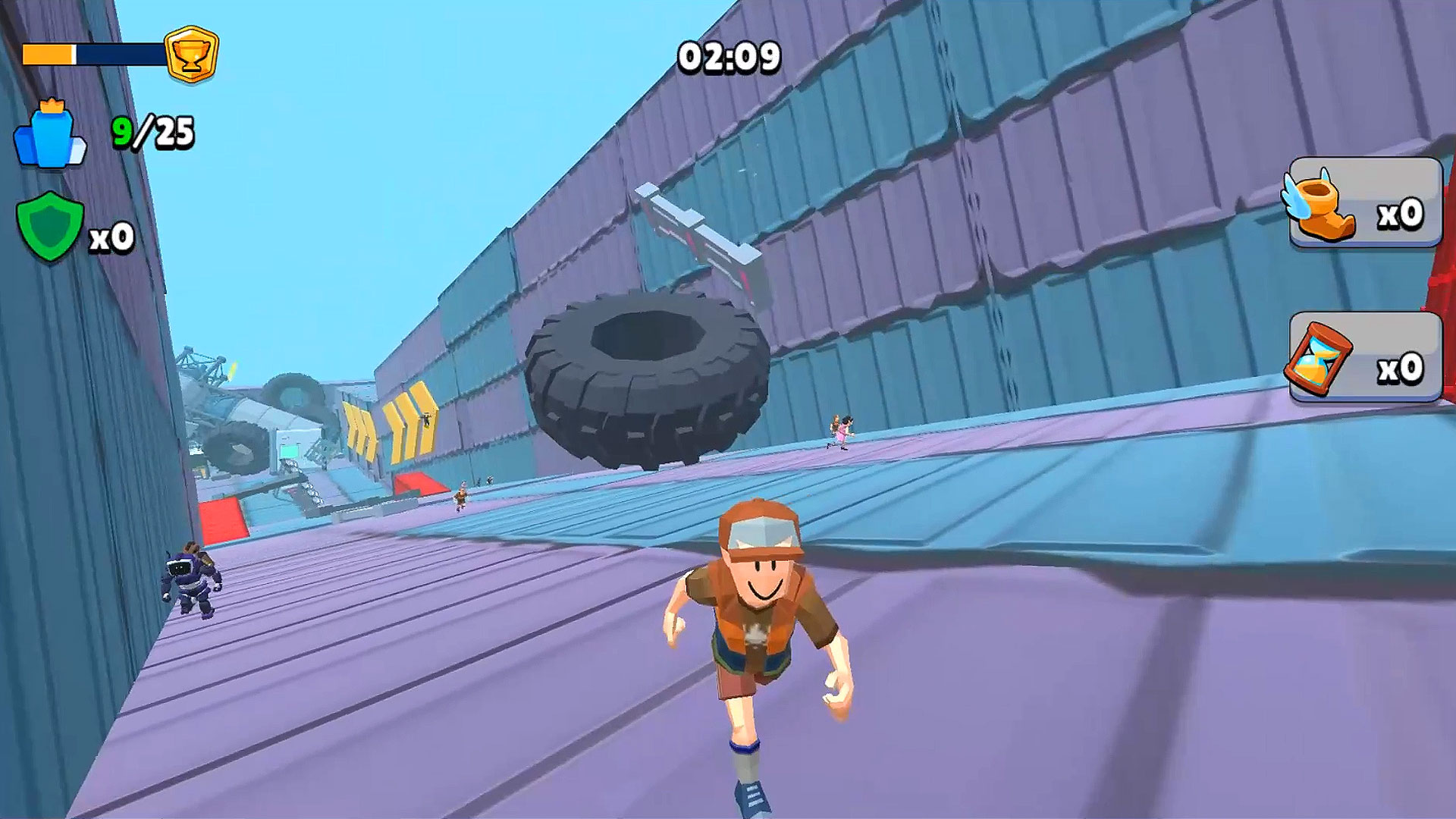Tap the hourglass power-up's x0 label
Screen dimensions: 1456x819
(x=1401, y=366)
